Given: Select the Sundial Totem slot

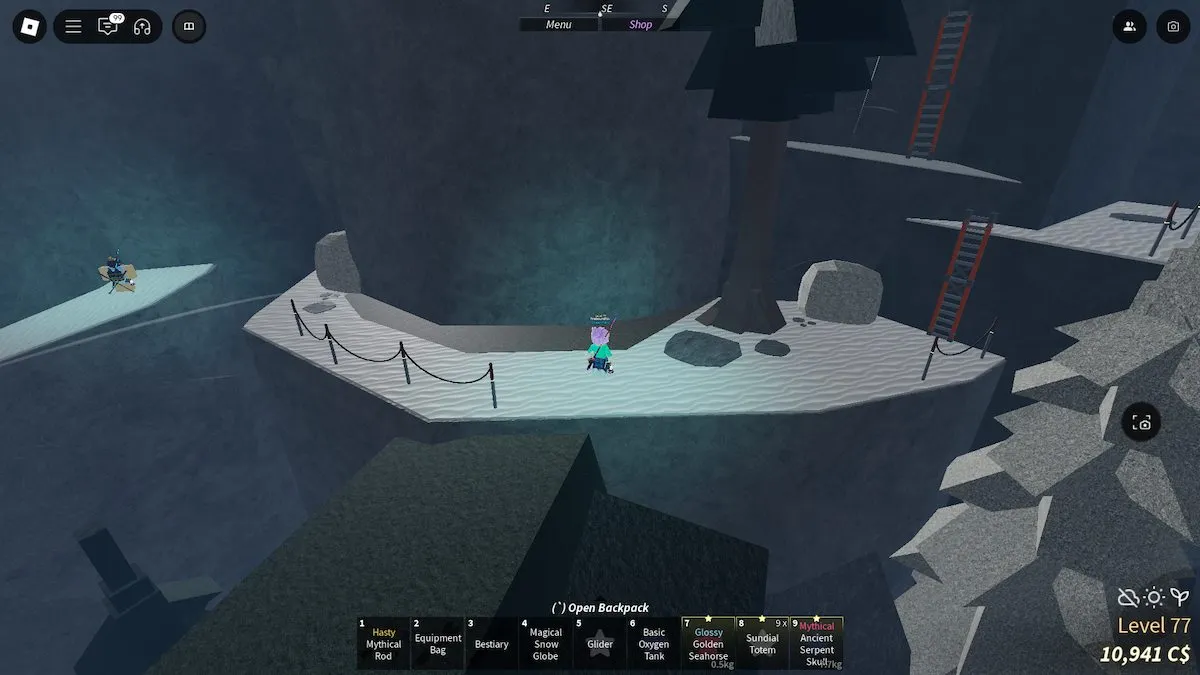Looking at the screenshot, I should click(762, 644).
